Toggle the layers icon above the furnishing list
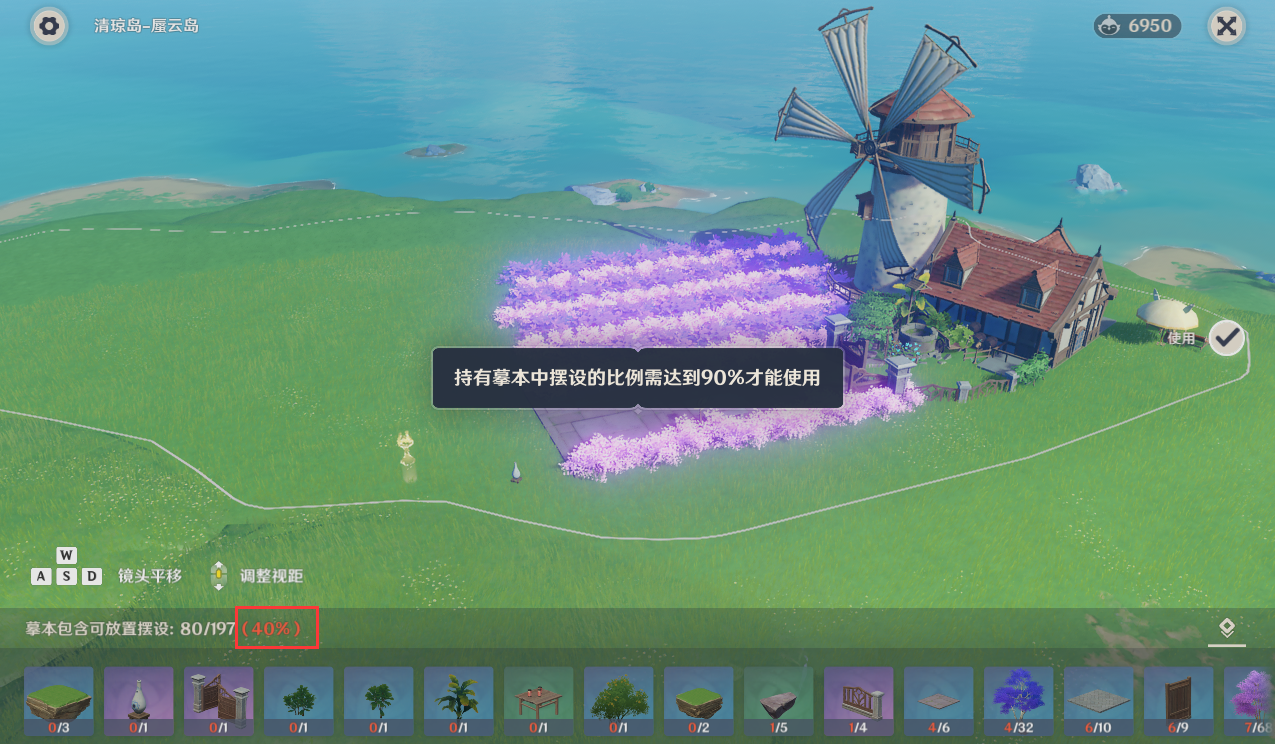Image resolution: width=1275 pixels, height=744 pixels. pos(1227,629)
